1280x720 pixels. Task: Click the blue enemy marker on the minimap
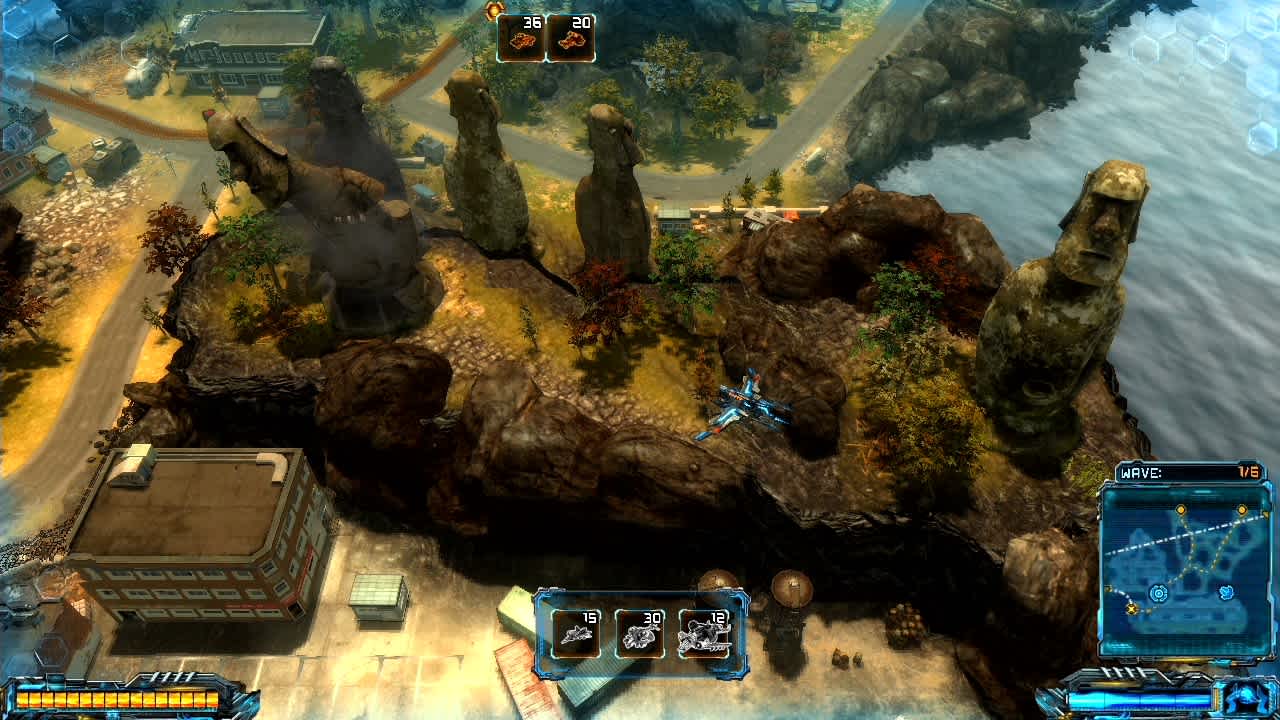1227,593
